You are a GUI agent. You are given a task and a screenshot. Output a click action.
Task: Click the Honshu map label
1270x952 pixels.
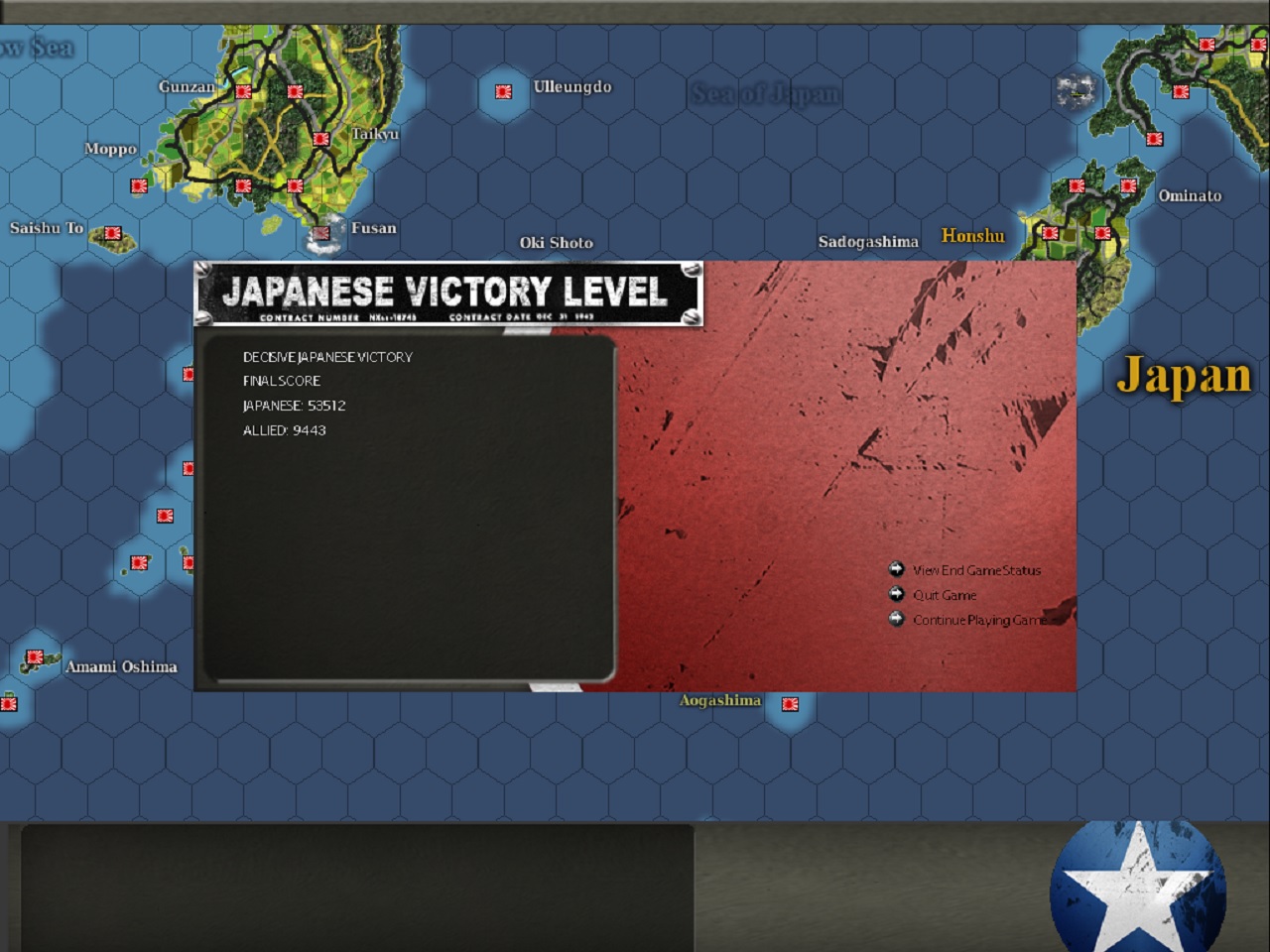[972, 236]
